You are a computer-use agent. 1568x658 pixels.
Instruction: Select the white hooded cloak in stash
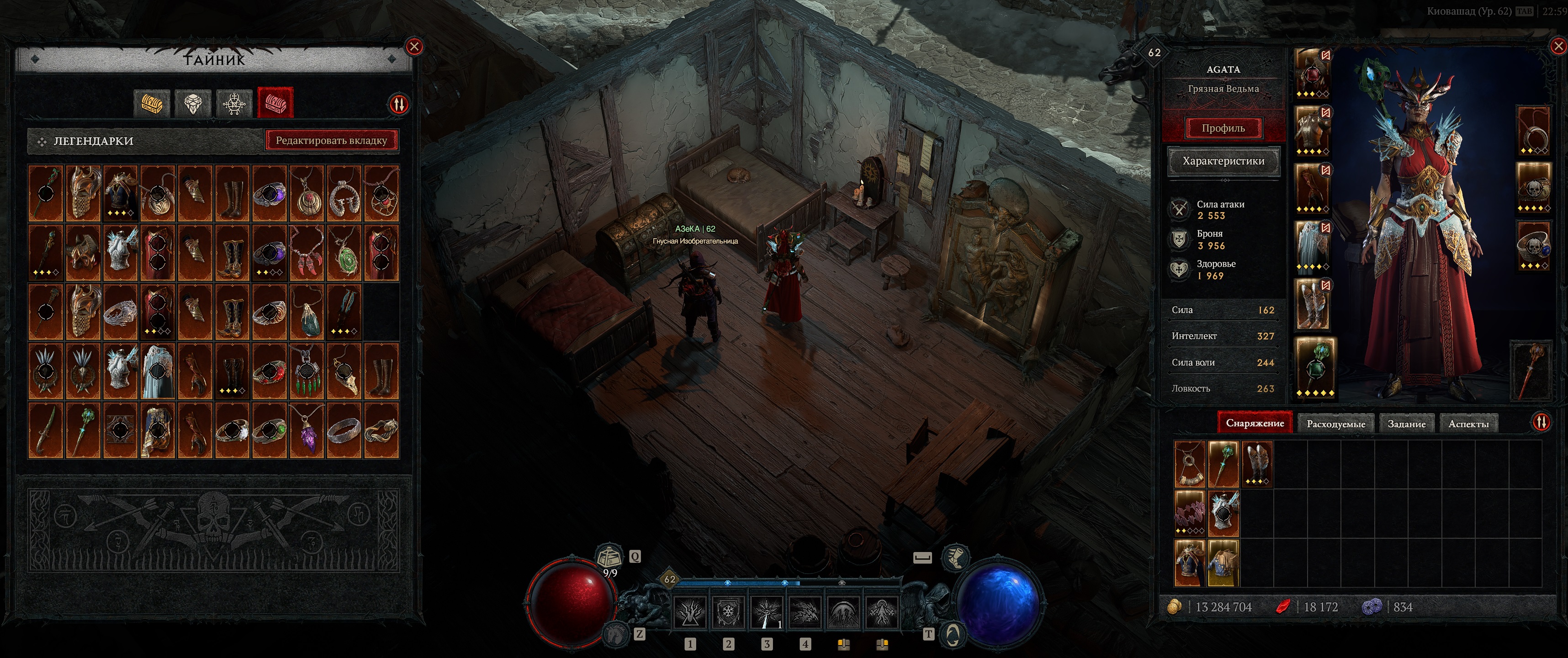coord(158,371)
